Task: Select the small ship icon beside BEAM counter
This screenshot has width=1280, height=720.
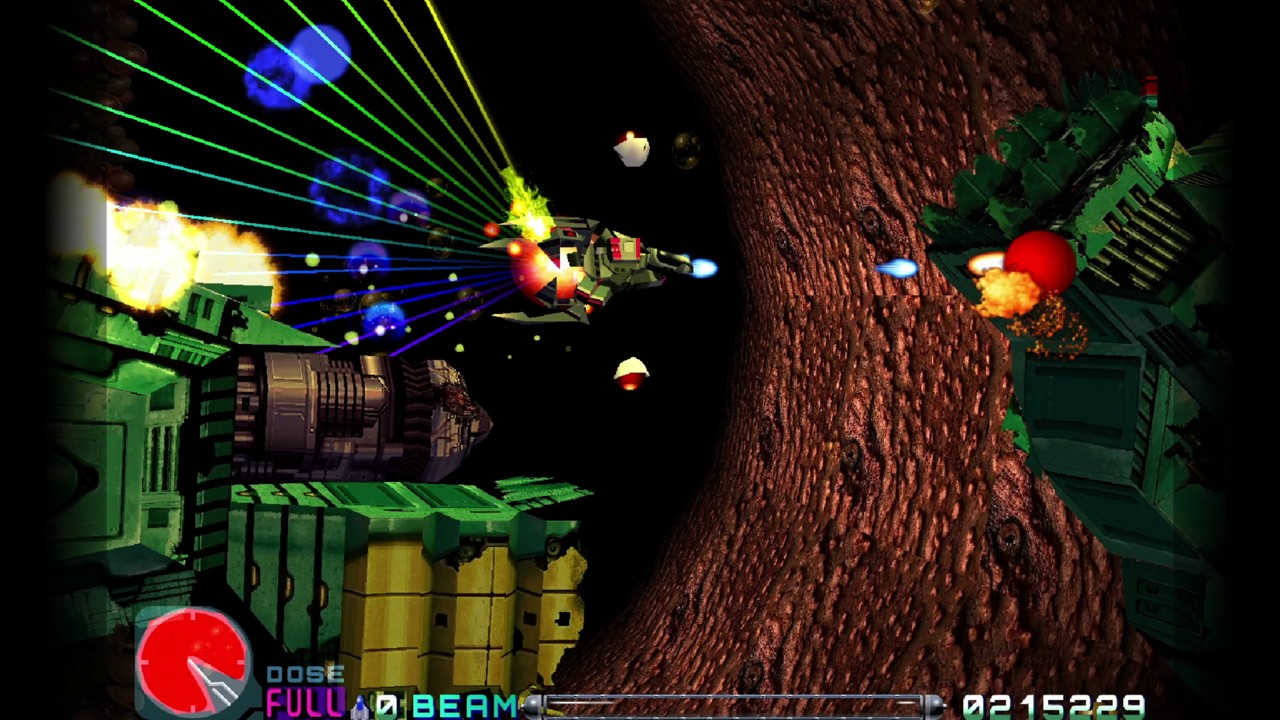Action: 362,705
